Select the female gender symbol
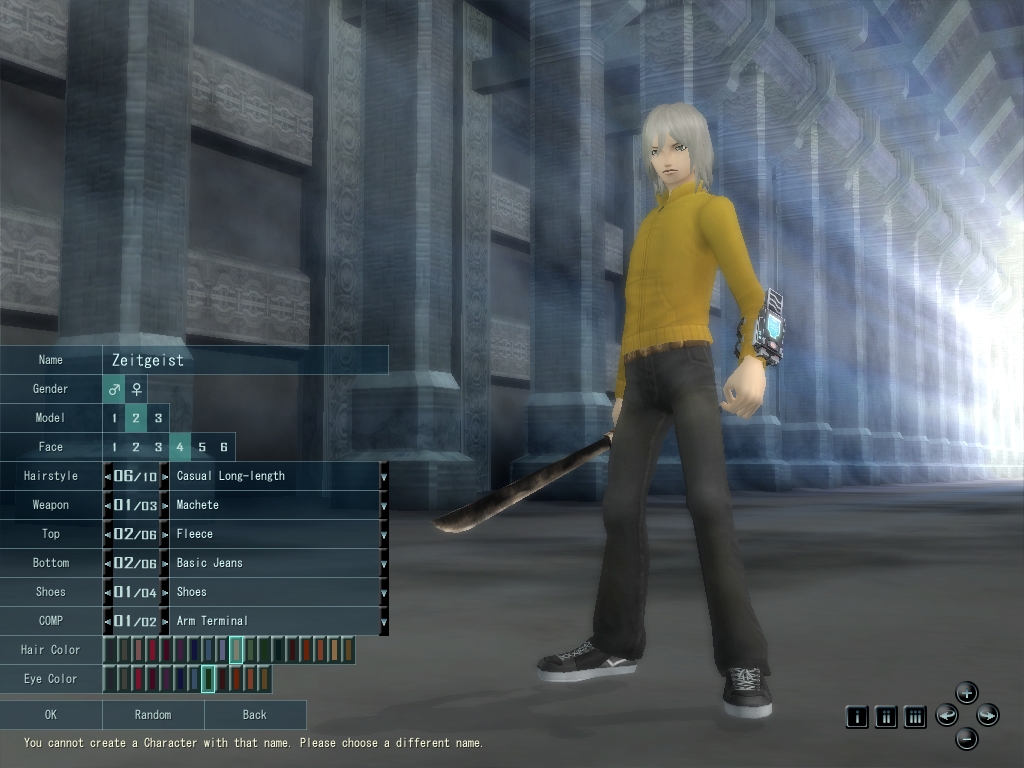The image size is (1024, 768). 136,389
